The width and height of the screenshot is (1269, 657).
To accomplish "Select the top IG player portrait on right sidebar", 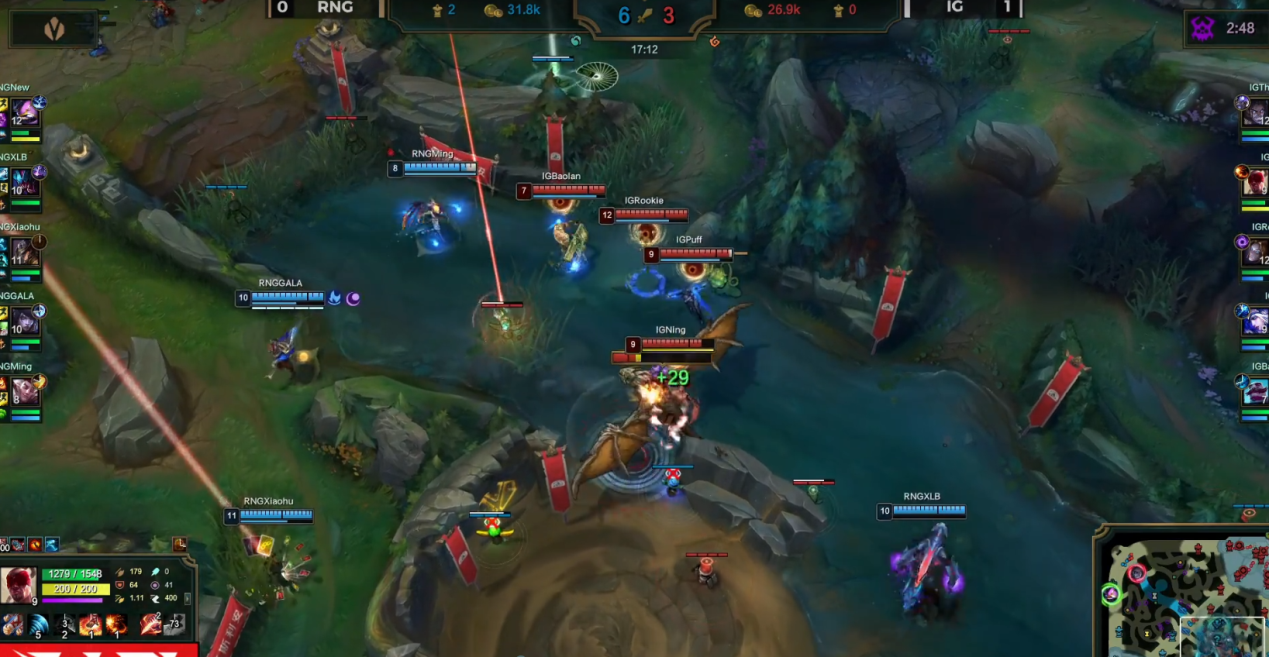I will click(x=1255, y=115).
